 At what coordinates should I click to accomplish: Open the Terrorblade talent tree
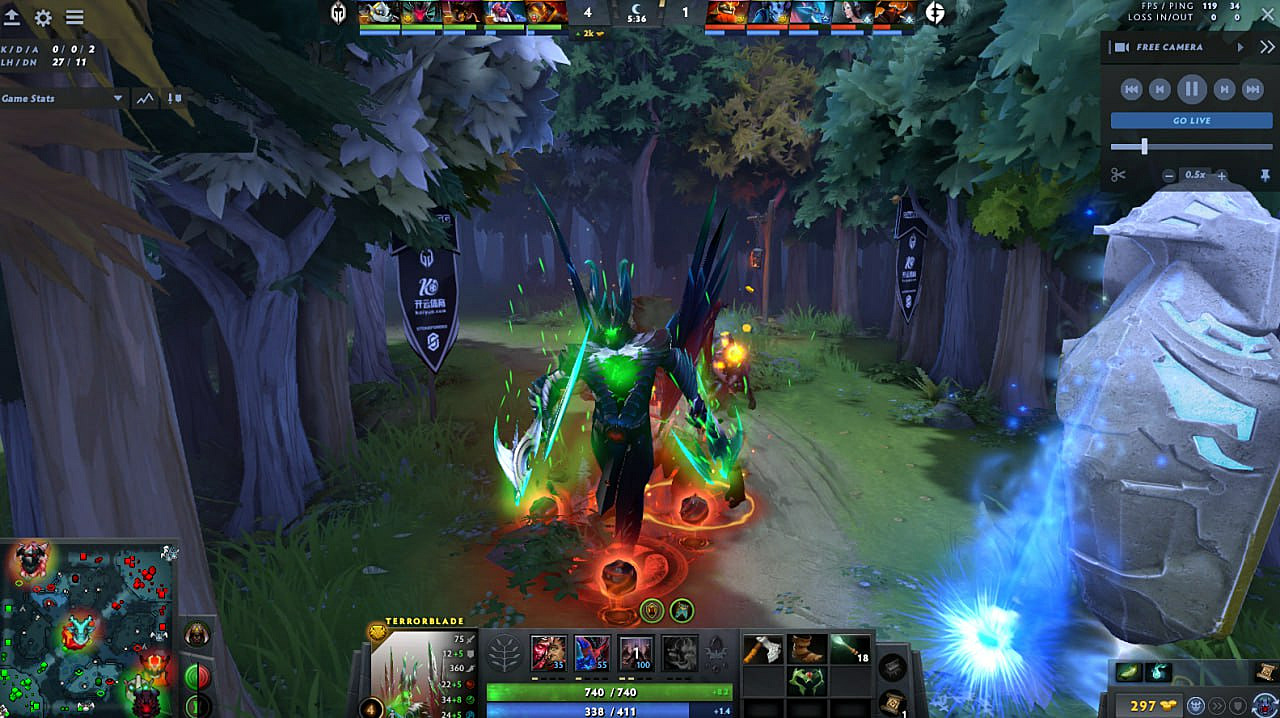(503, 654)
